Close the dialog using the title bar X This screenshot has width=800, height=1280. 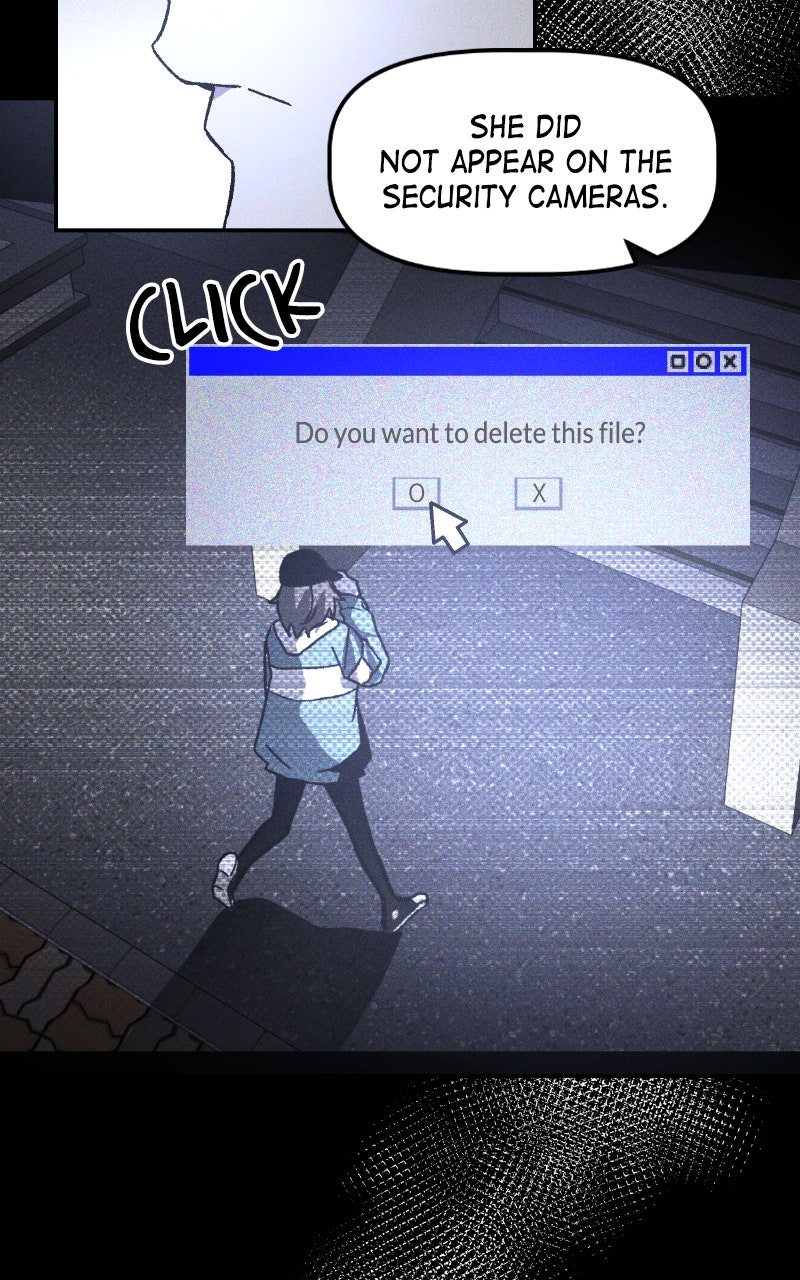click(x=731, y=361)
